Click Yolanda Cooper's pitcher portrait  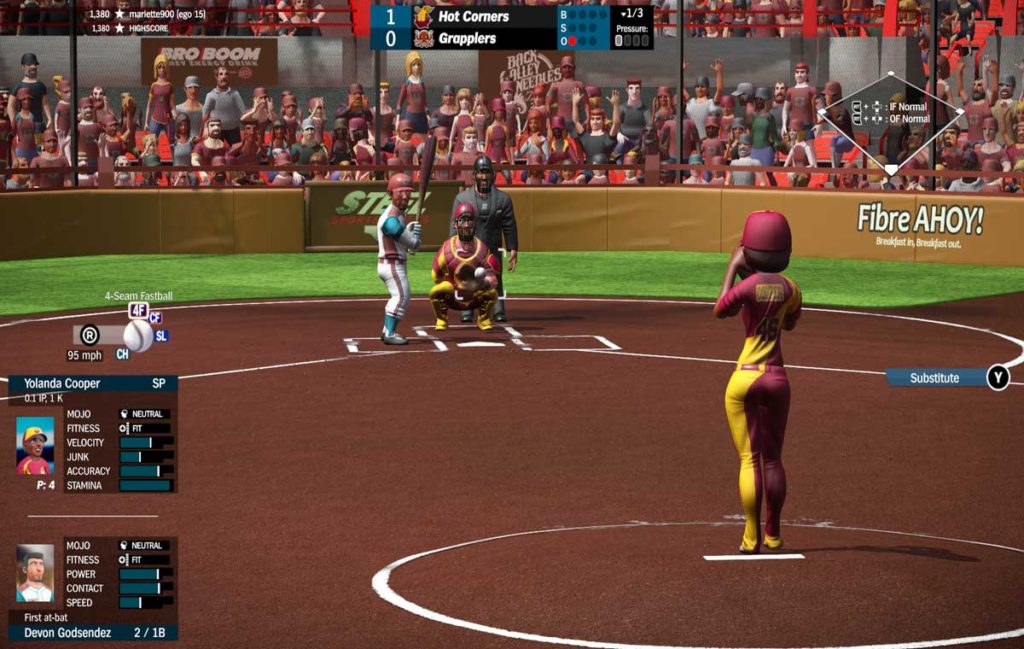(x=35, y=445)
